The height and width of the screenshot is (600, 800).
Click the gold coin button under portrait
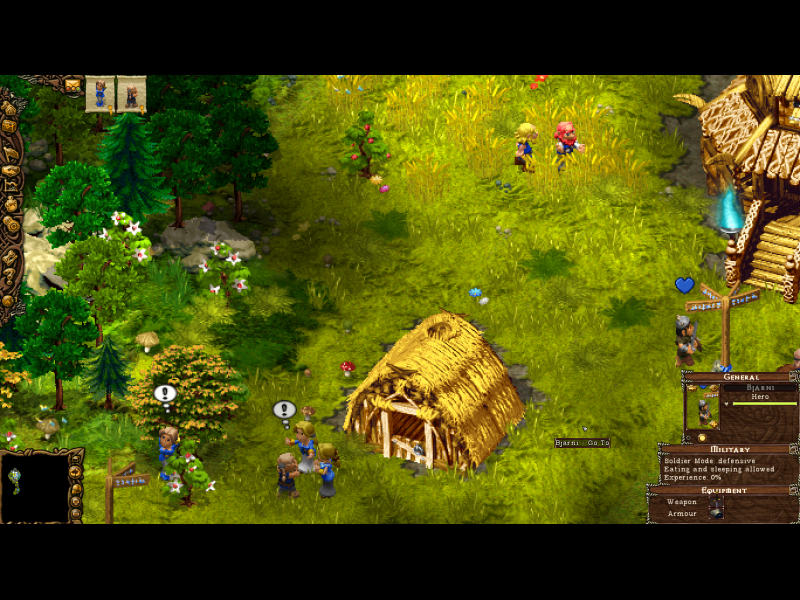point(701,437)
